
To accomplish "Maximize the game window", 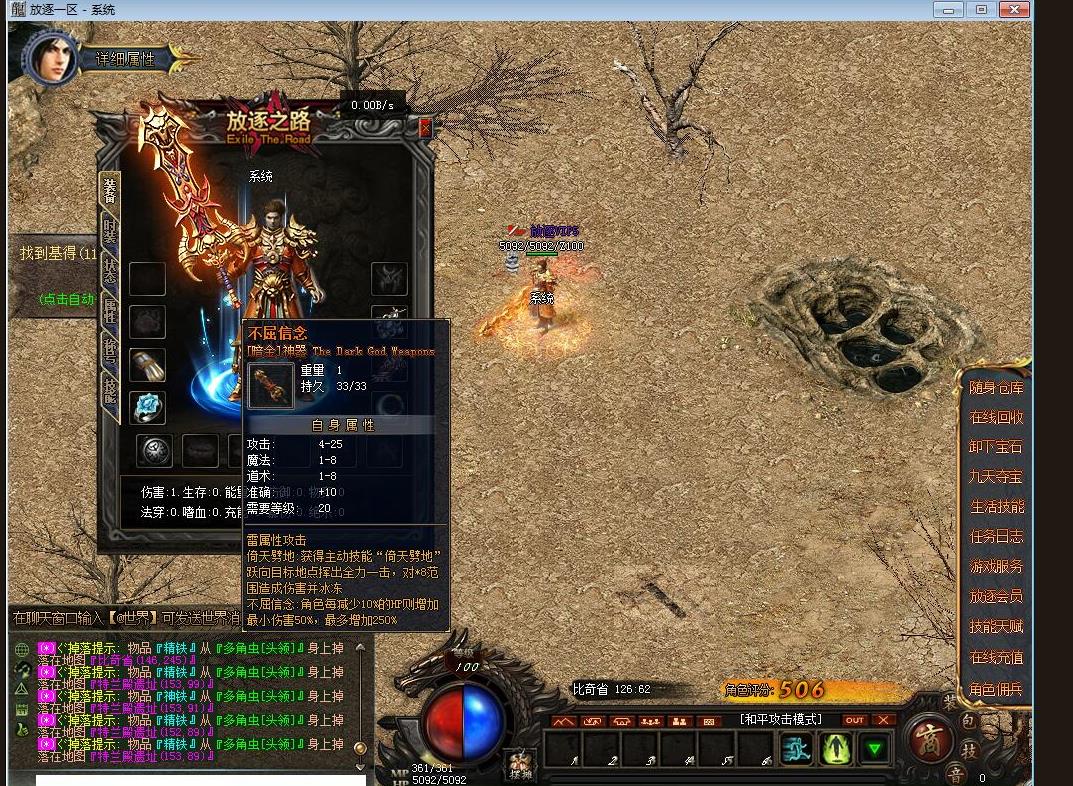I will click(981, 9).
